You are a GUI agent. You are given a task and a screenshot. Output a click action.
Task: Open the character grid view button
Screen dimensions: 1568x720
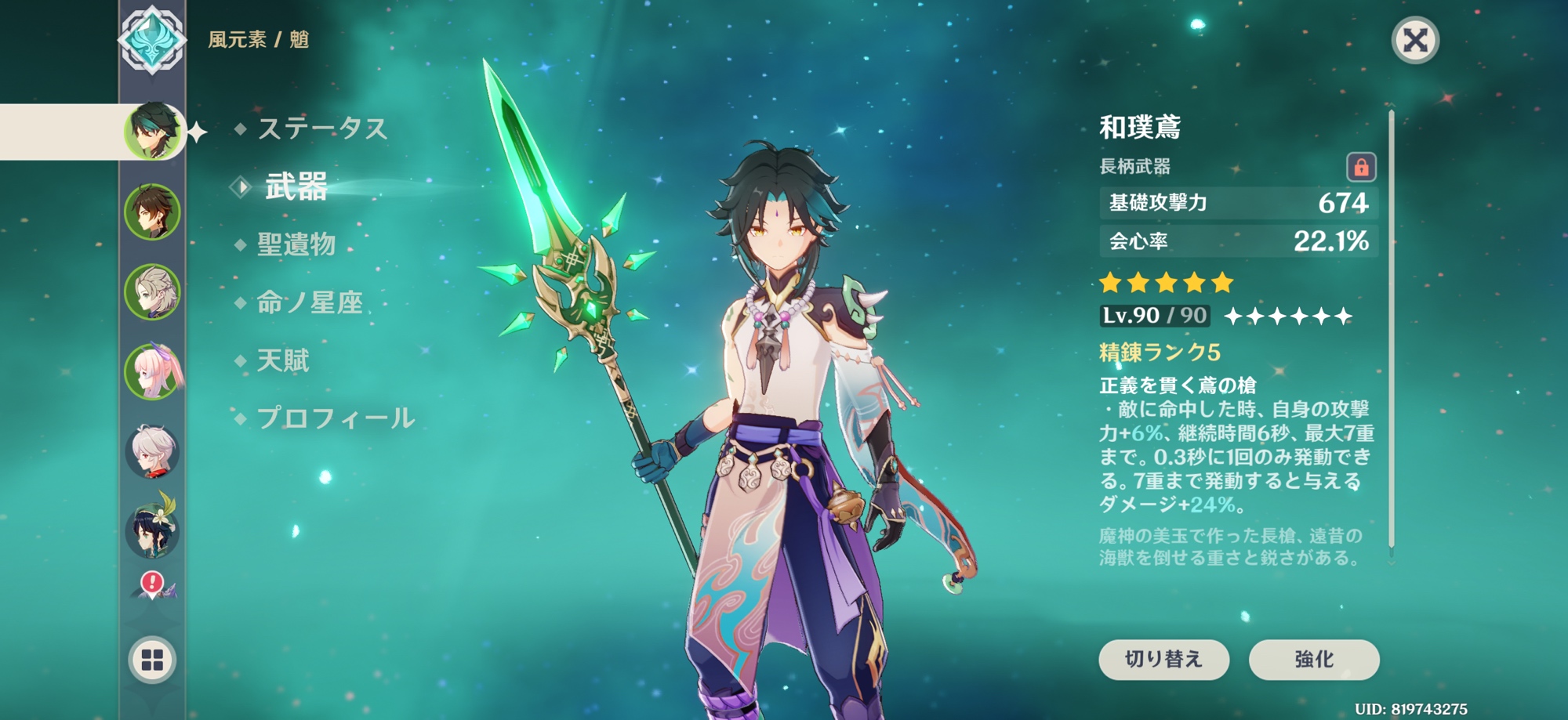[x=152, y=660]
